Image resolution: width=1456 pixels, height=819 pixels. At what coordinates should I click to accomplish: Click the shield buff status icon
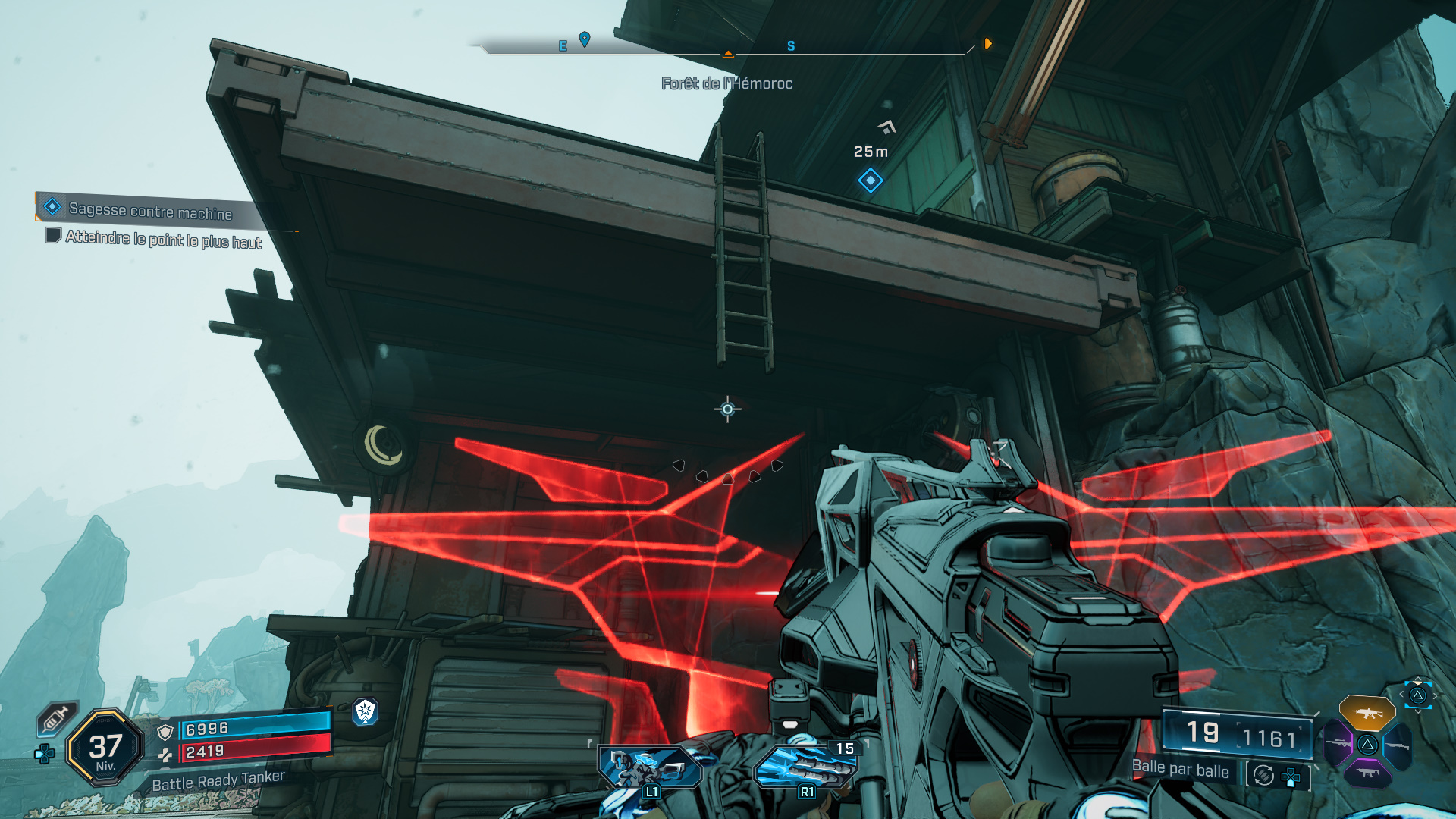366,711
